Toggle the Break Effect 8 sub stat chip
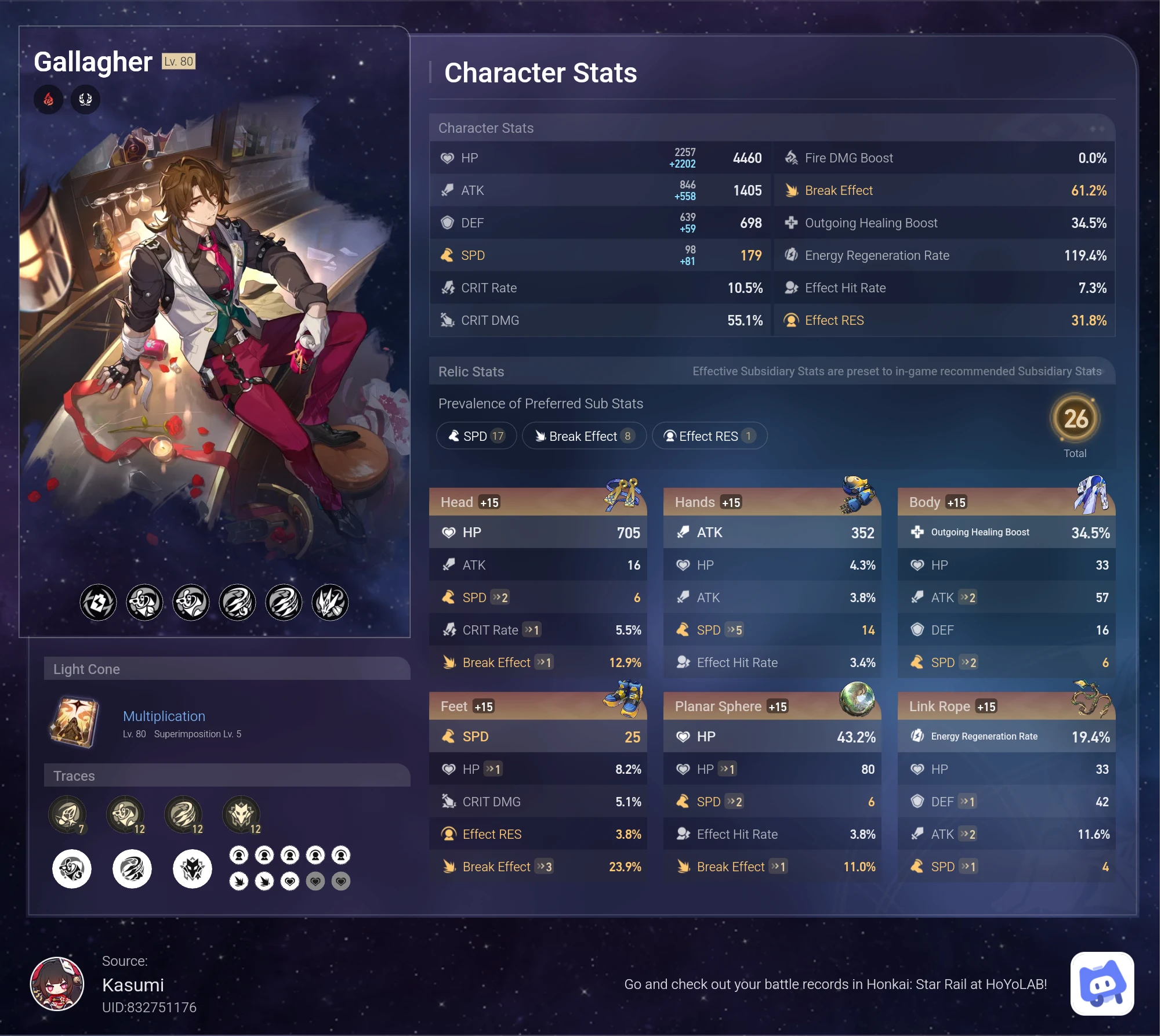The width and height of the screenshot is (1161, 1036). pos(584,436)
